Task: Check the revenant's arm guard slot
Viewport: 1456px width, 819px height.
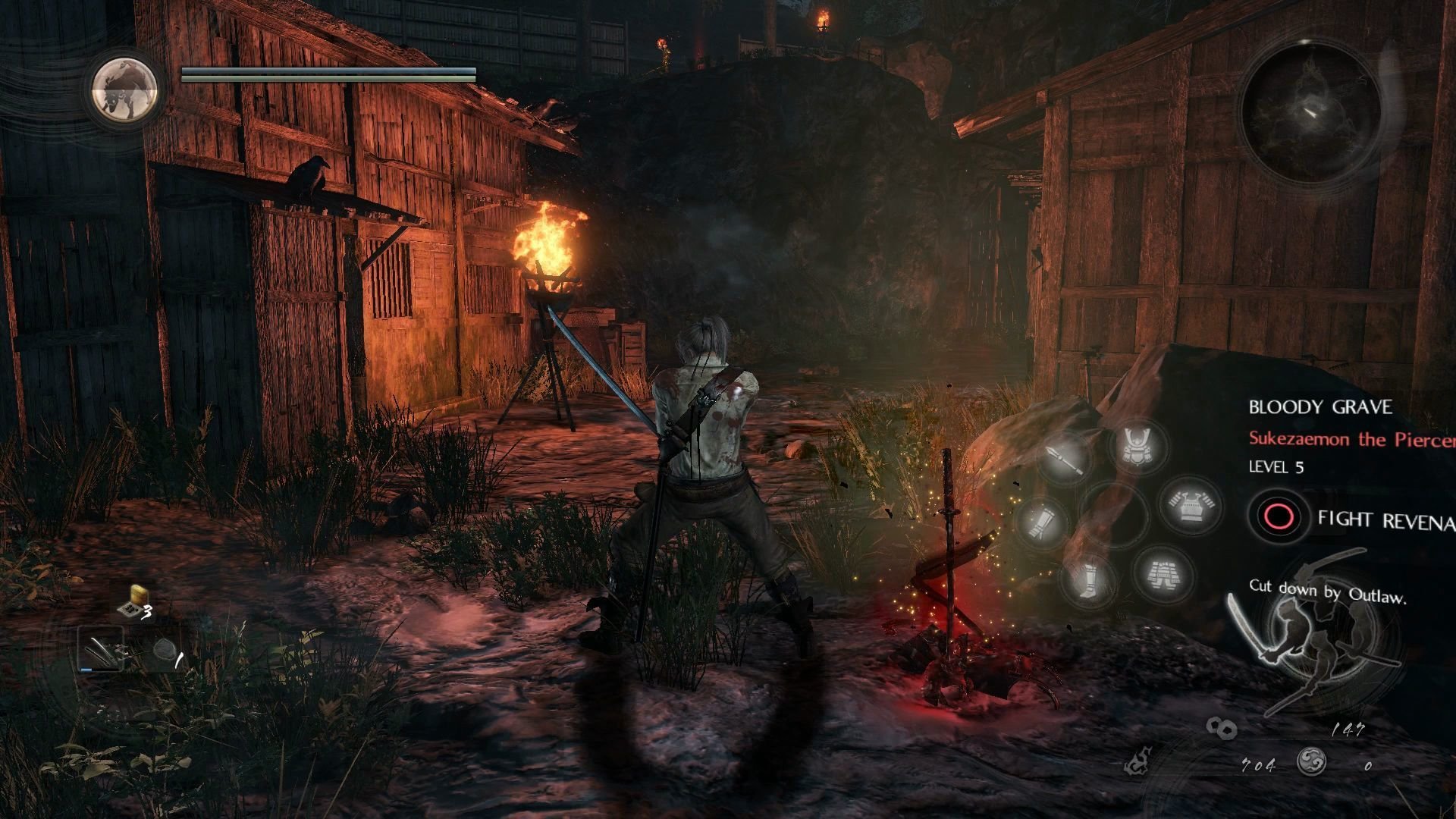Action: [x=1044, y=522]
